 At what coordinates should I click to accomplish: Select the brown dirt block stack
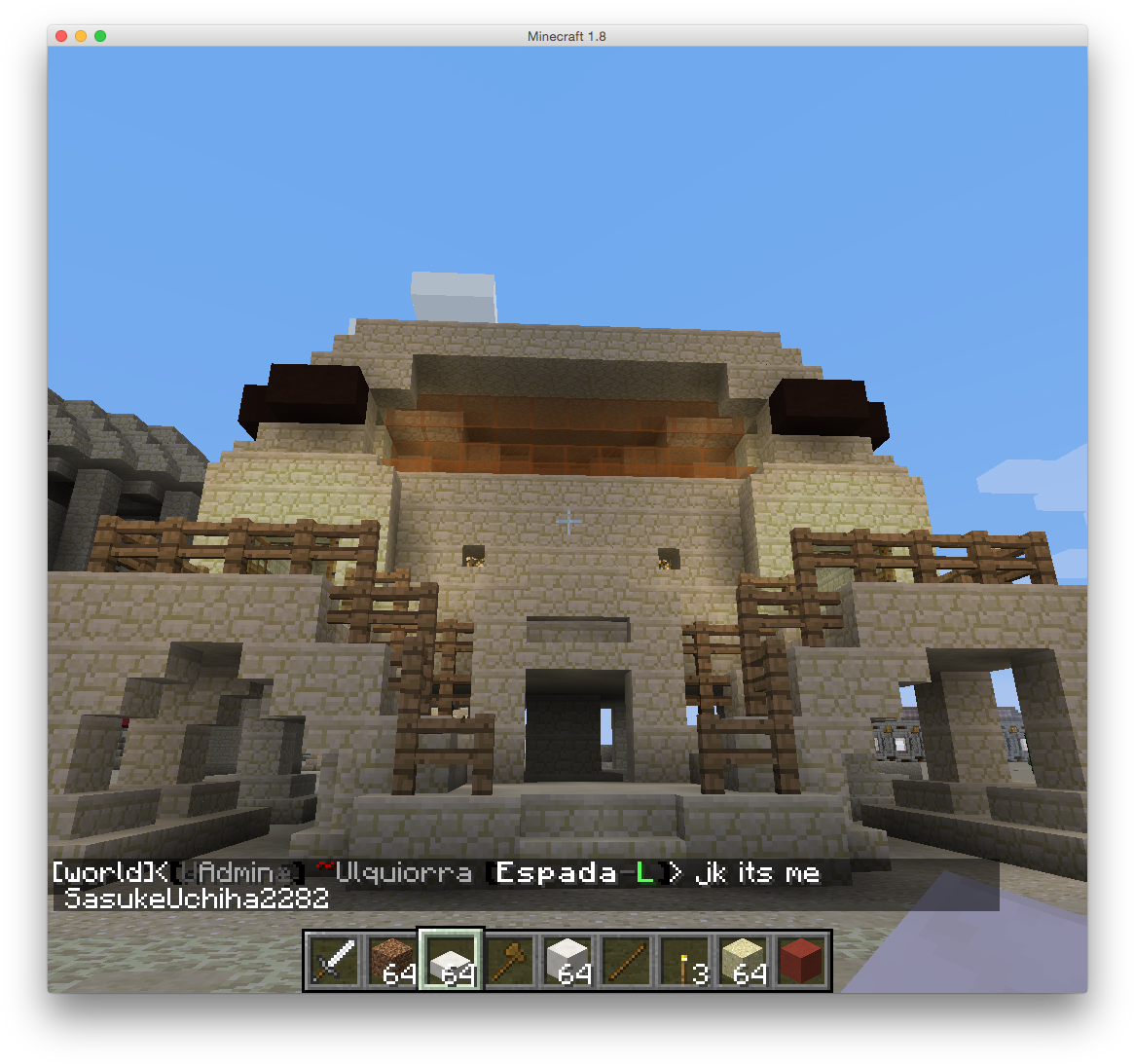coord(392,961)
